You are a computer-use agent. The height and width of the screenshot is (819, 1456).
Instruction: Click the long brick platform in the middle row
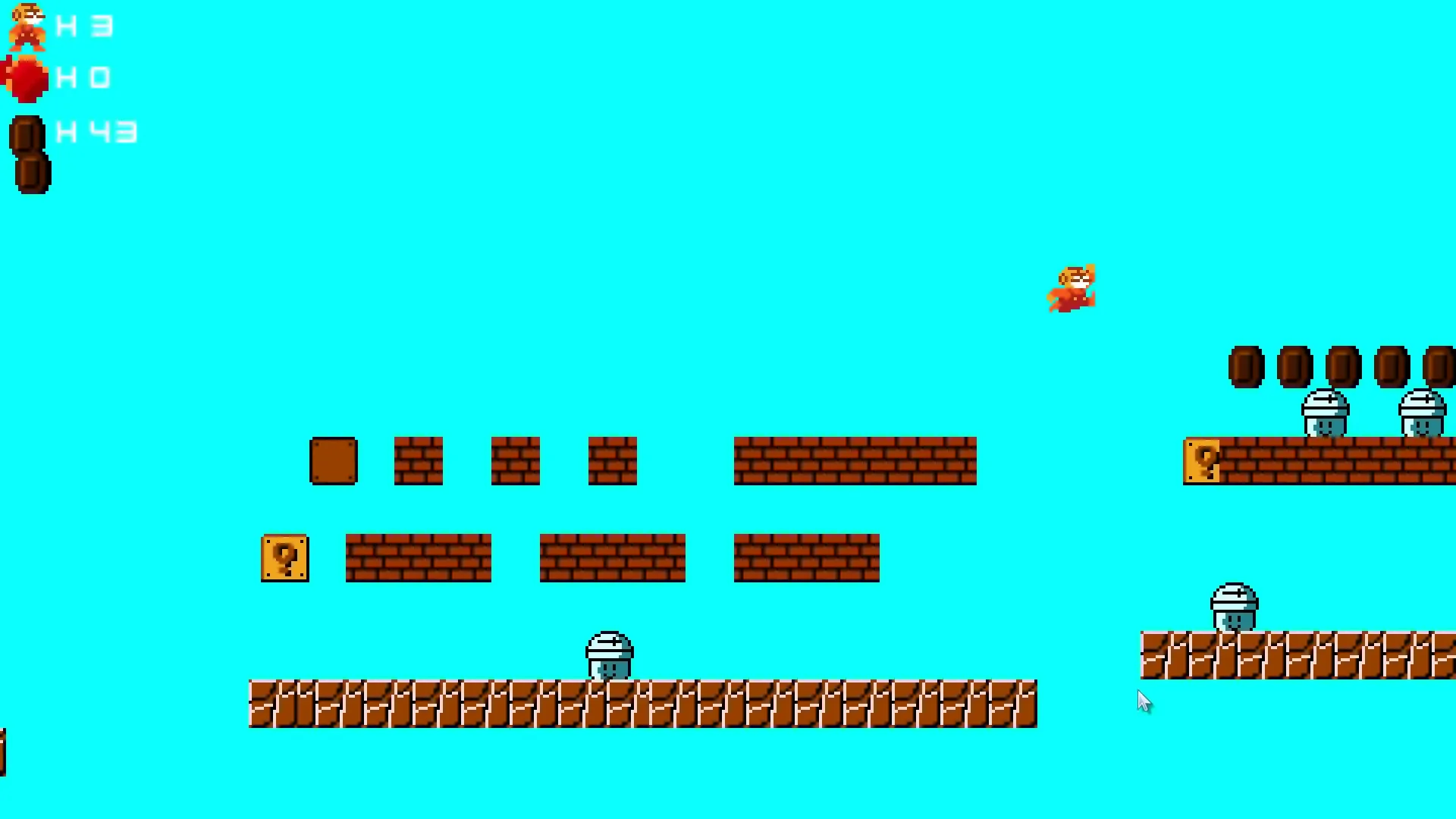point(853,460)
